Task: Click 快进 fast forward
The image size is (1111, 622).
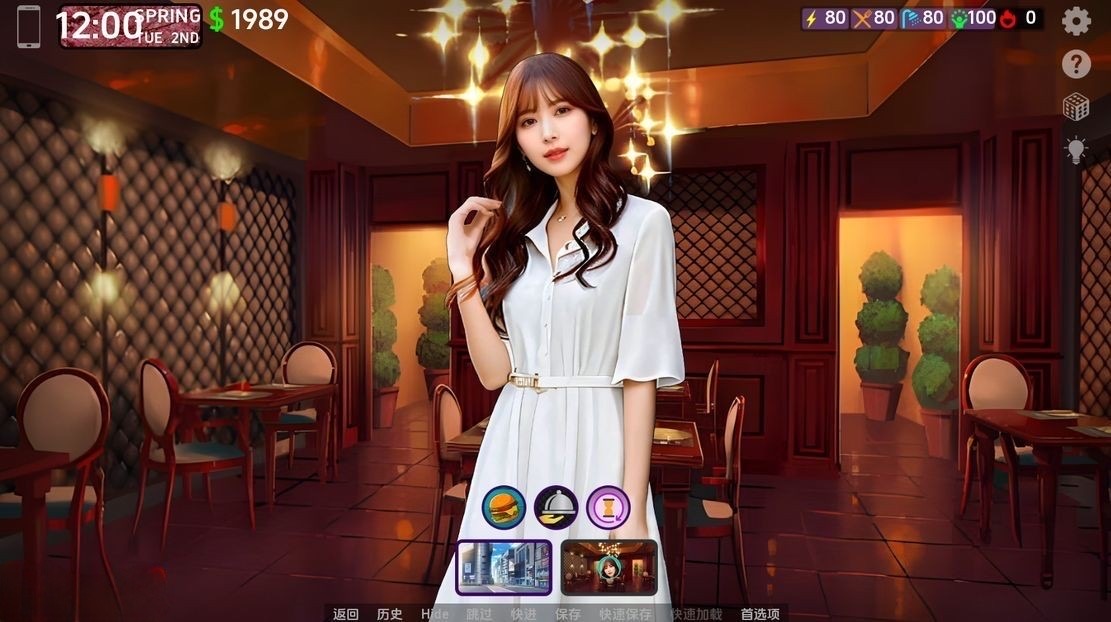Action: (x=523, y=614)
